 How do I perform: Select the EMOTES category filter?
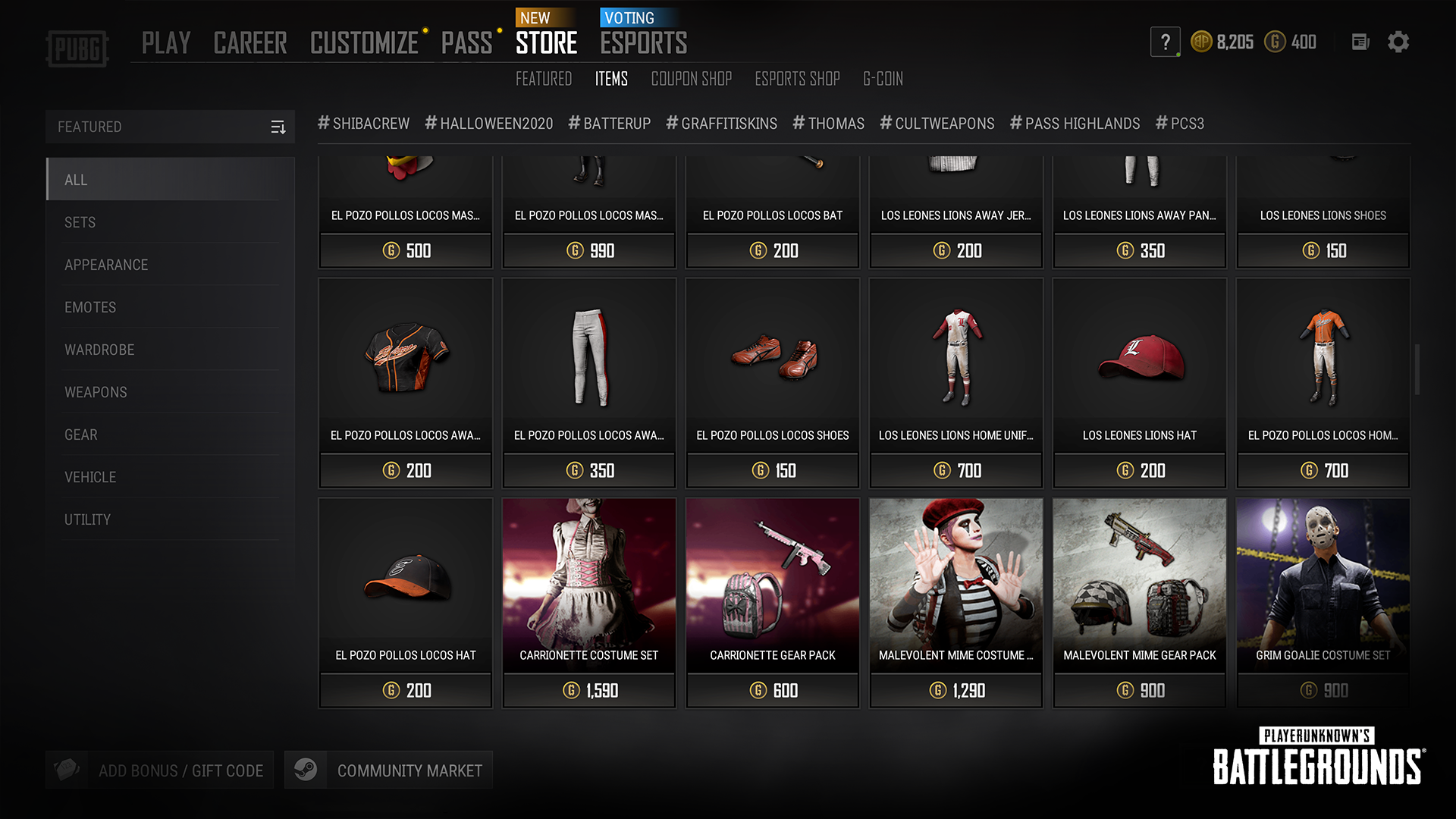pyautogui.click(x=89, y=307)
